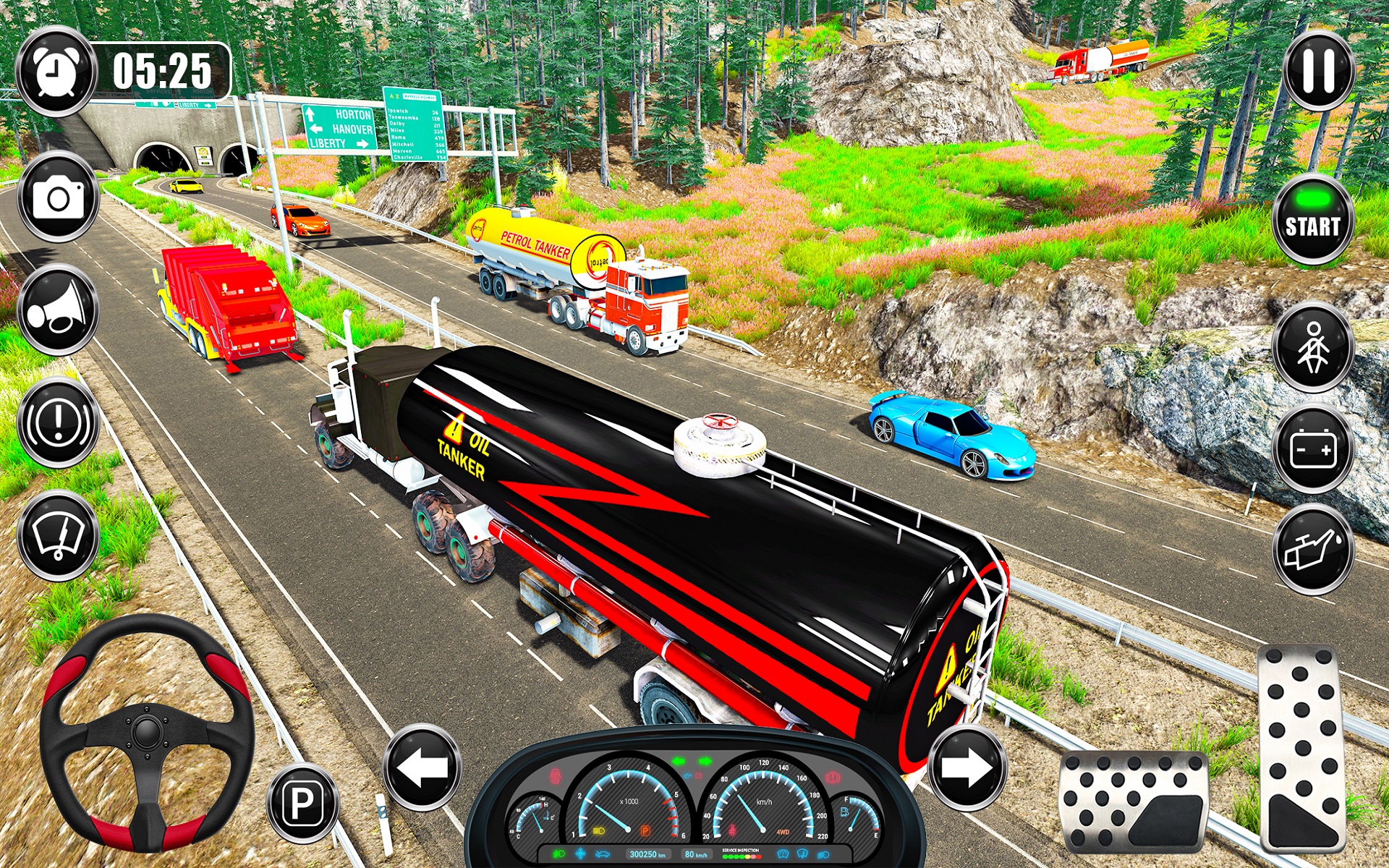
Task: Open the oil can button
Action: [x=1312, y=550]
